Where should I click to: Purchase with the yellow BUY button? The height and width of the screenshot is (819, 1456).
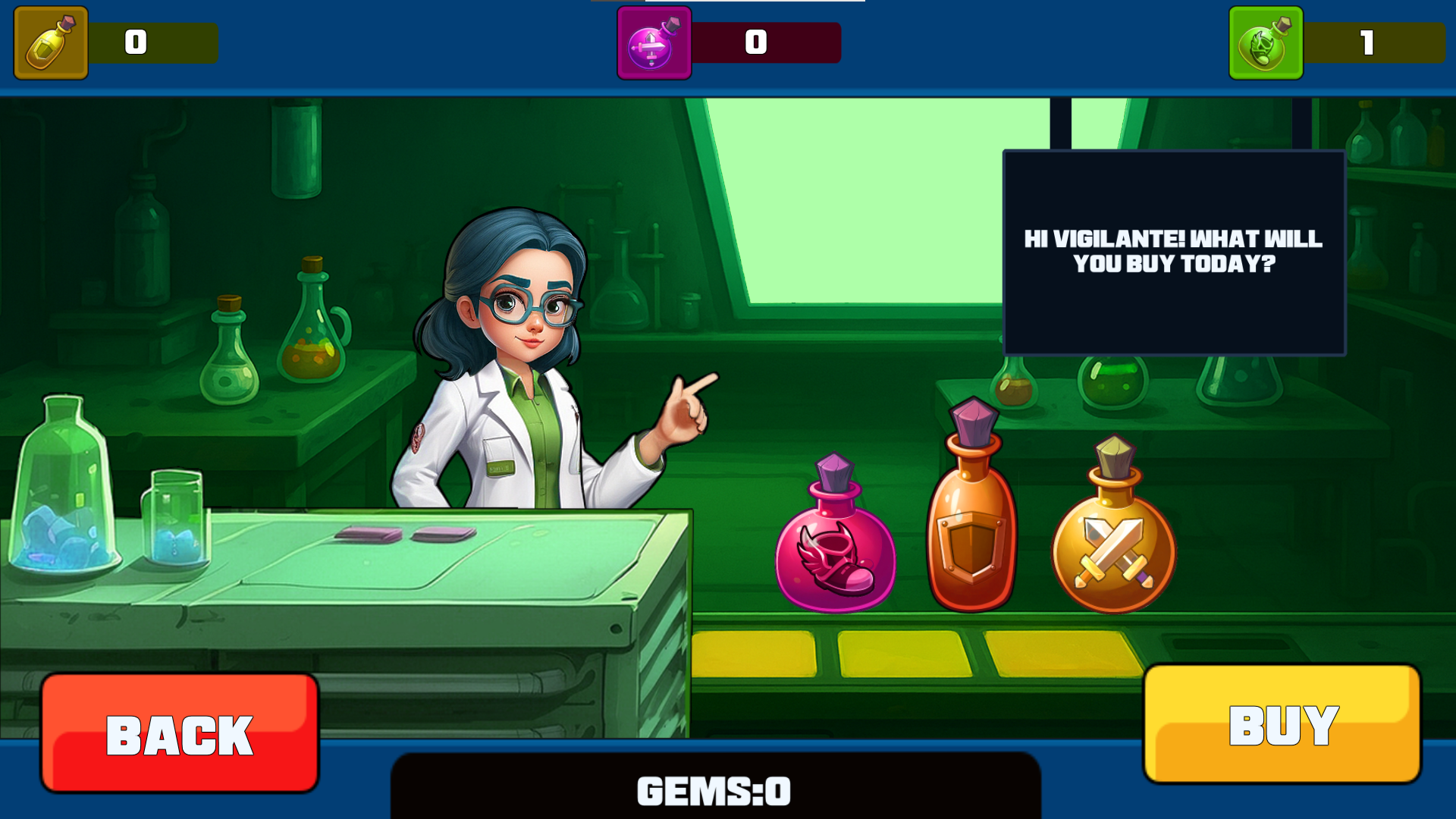point(1282,724)
